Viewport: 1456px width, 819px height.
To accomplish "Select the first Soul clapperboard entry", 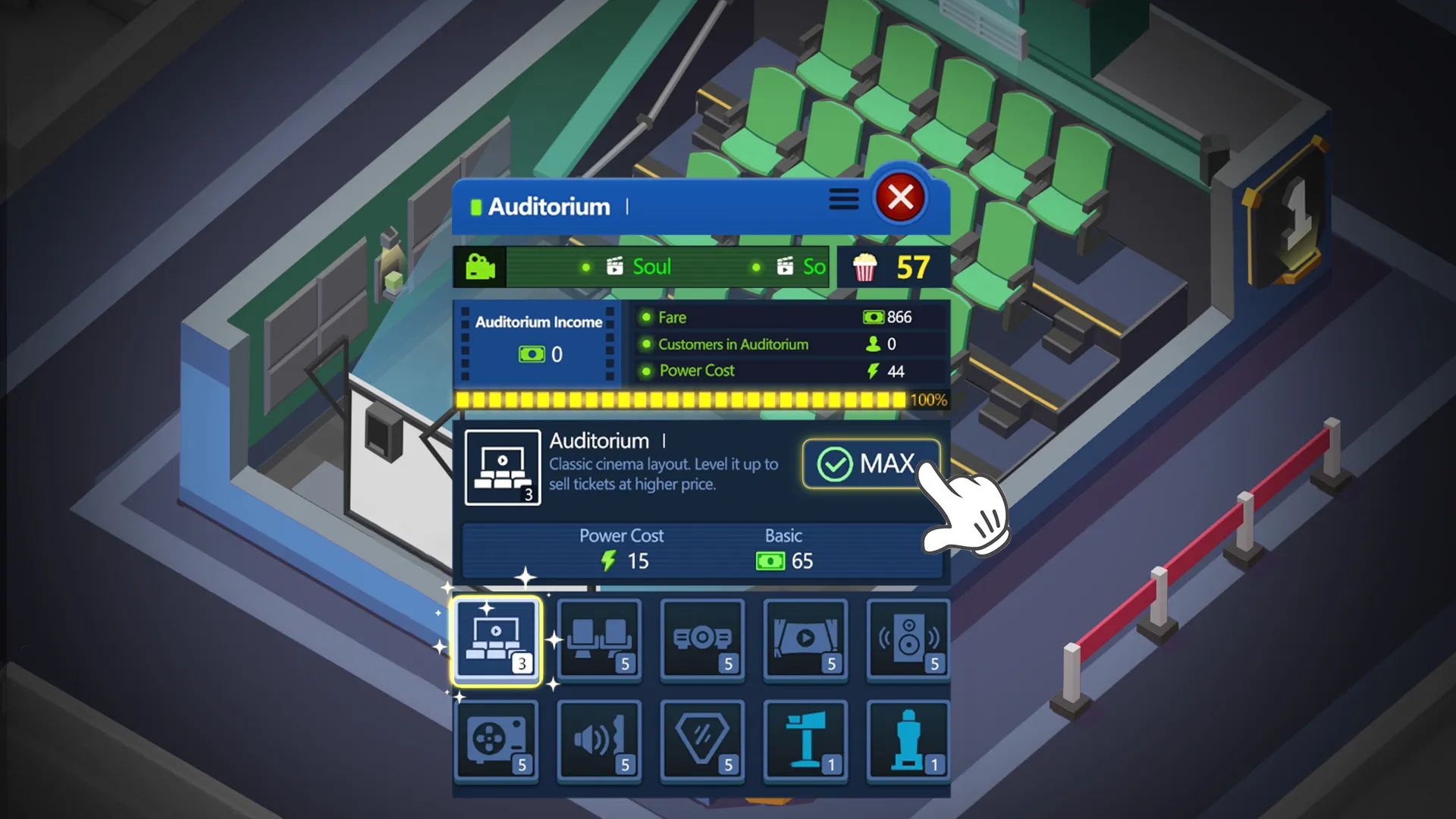I will pyautogui.click(x=641, y=266).
